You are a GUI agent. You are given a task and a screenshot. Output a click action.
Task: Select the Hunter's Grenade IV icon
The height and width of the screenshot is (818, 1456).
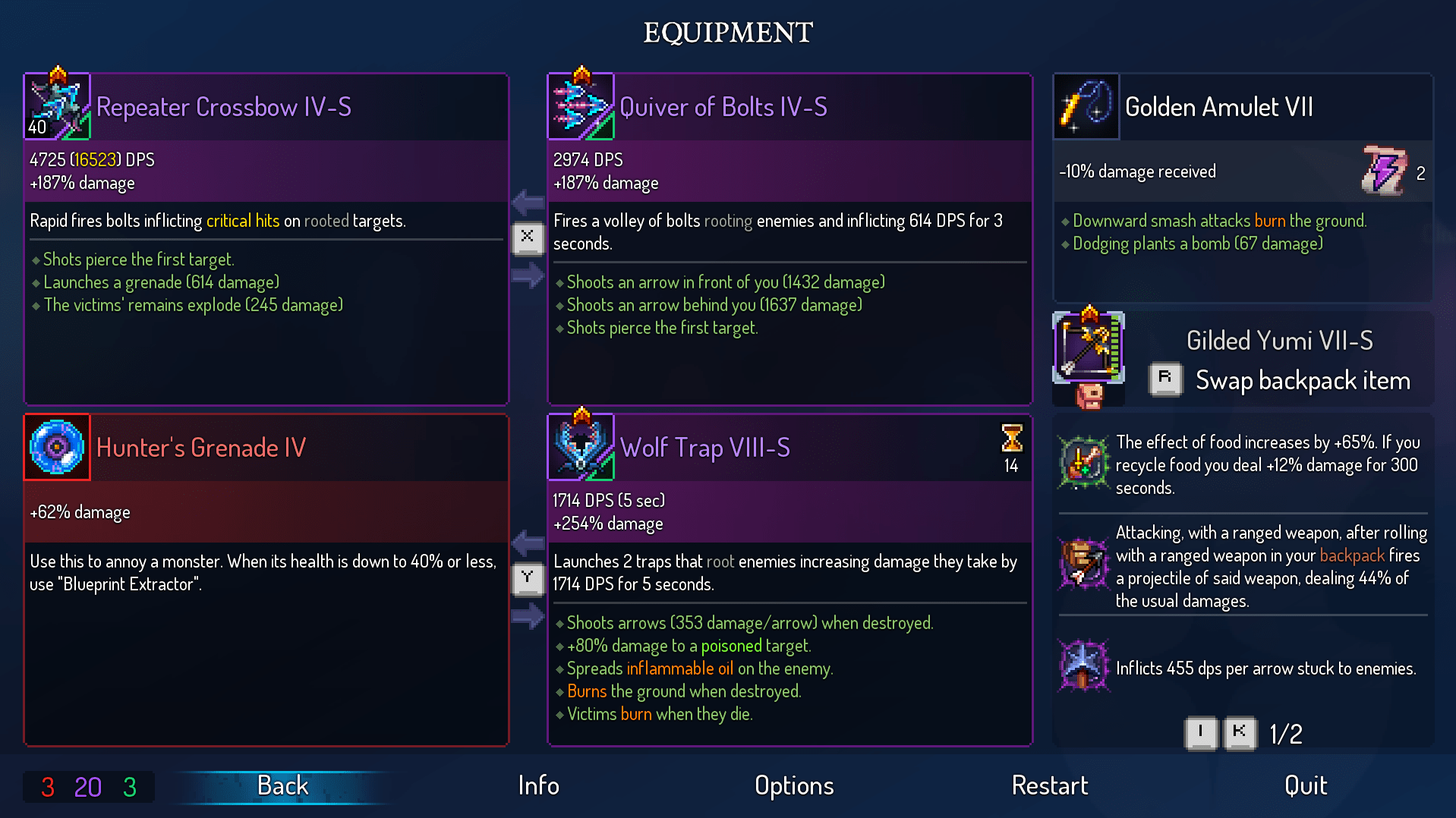[56, 447]
